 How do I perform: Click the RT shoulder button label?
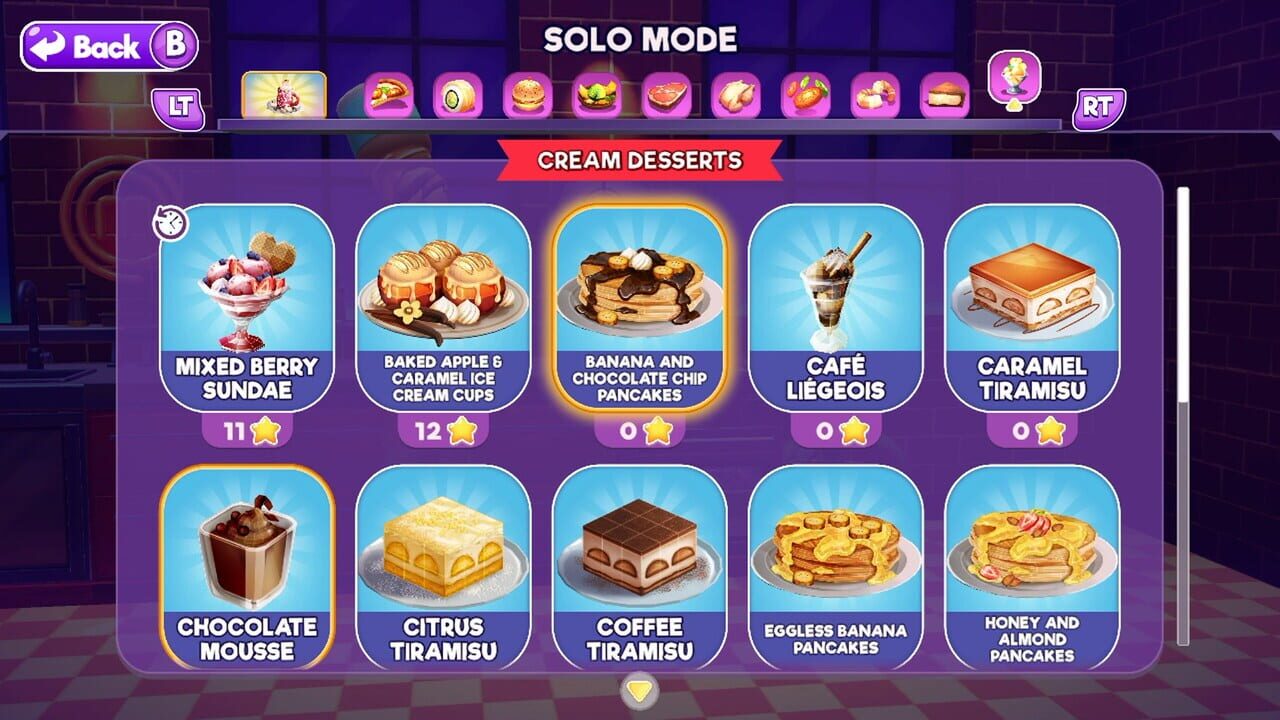coord(1102,104)
